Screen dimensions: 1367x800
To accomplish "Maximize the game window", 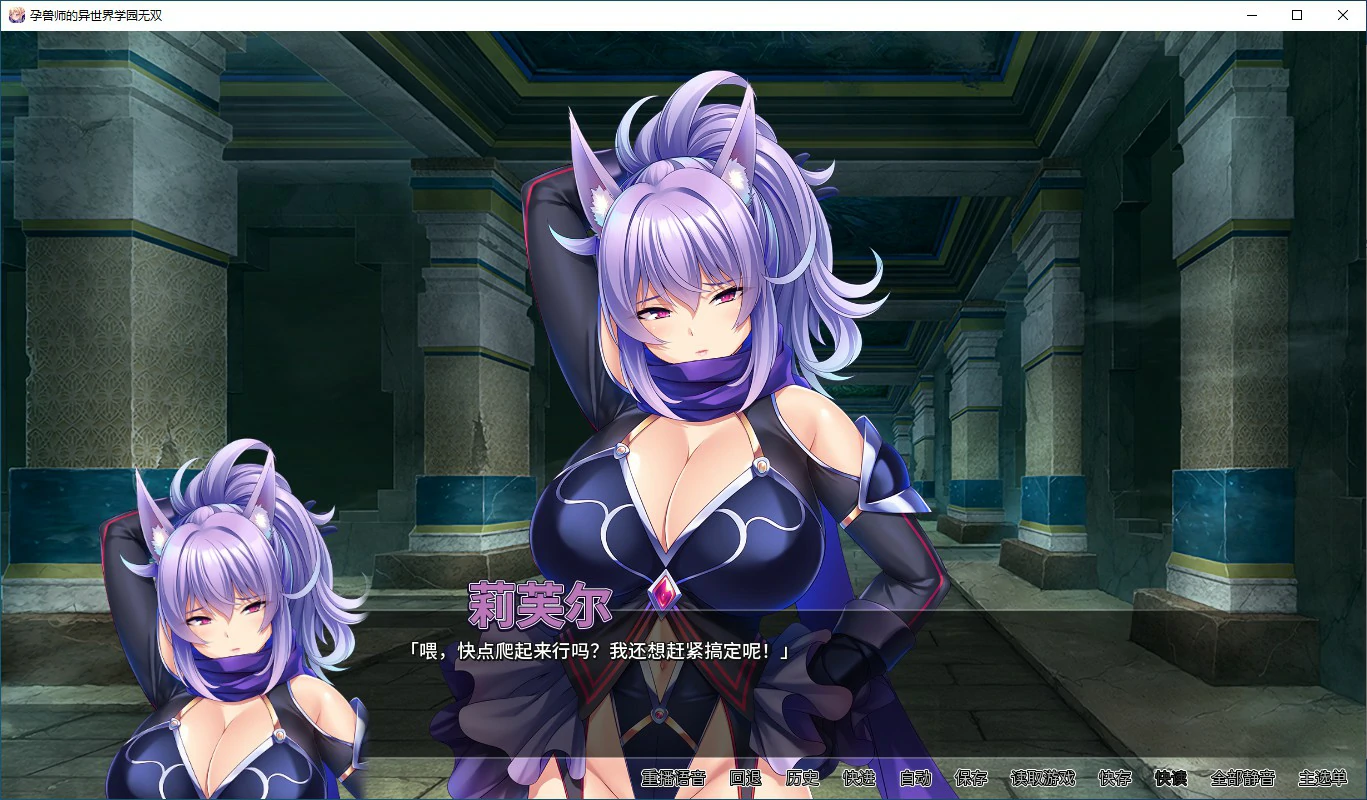I will [x=1297, y=15].
